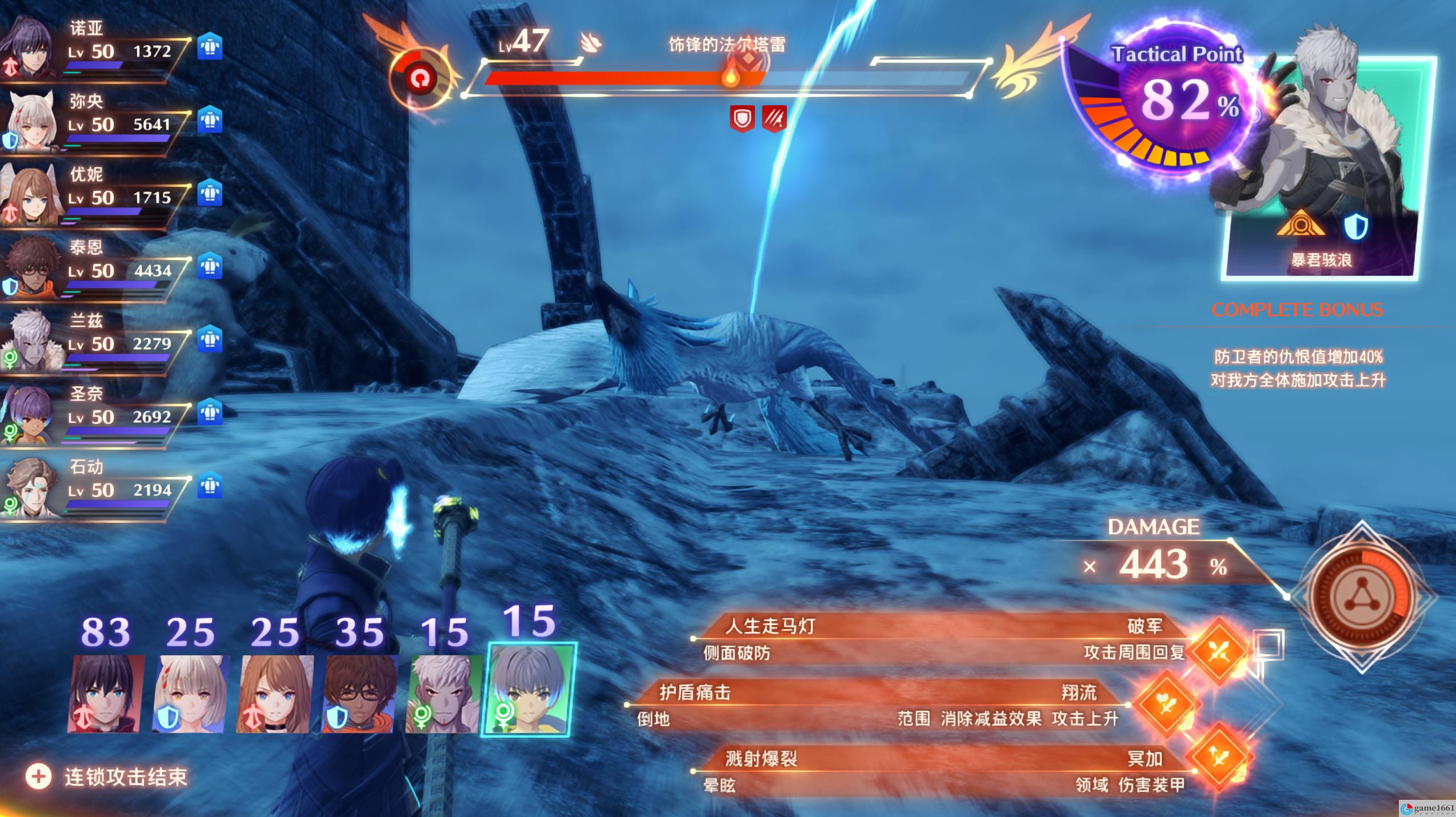The width and height of the screenshot is (1456, 817).
Task: Select the 人生走马灯 art option
Action: coord(943,639)
